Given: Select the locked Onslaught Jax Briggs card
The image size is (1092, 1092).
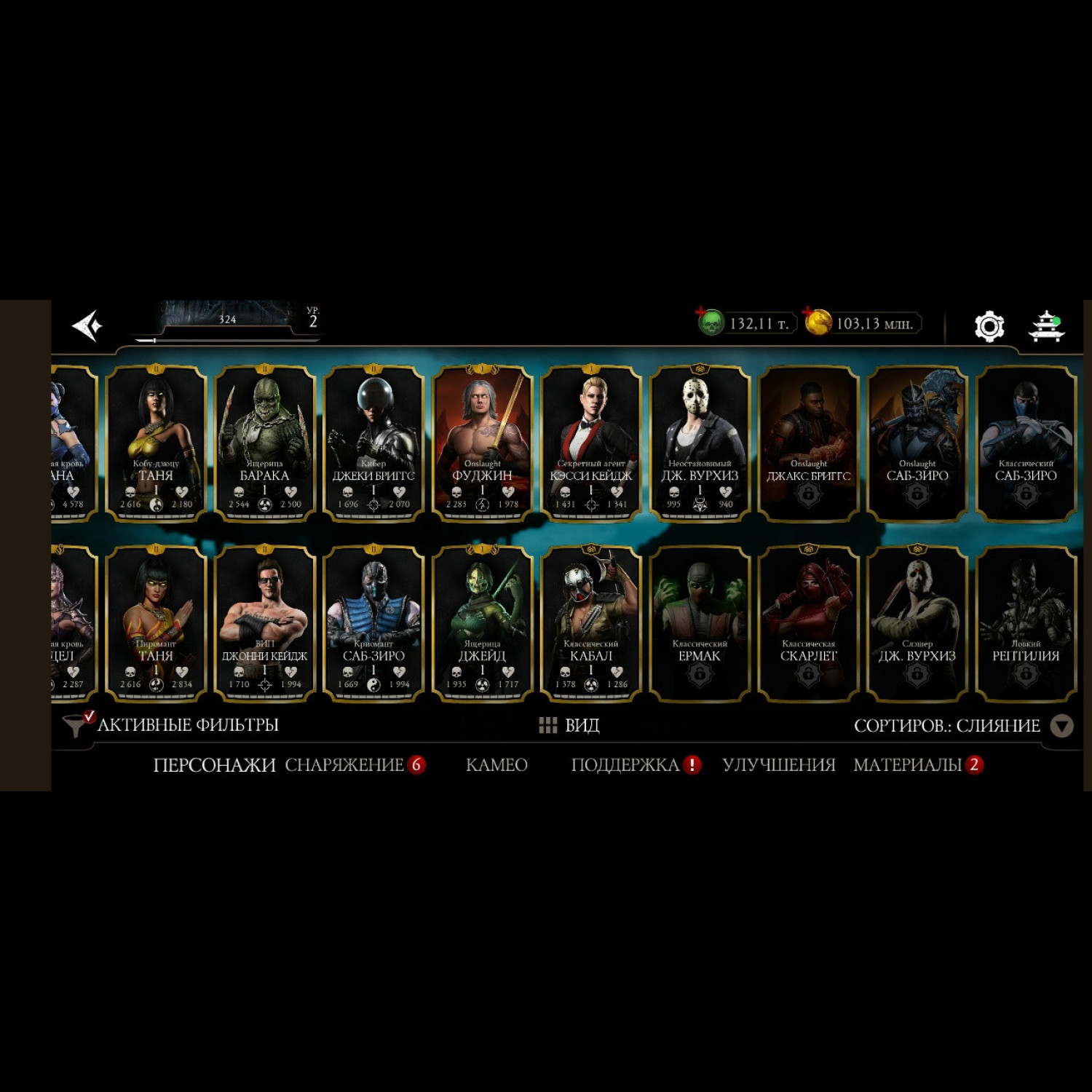Looking at the screenshot, I should [x=808, y=443].
